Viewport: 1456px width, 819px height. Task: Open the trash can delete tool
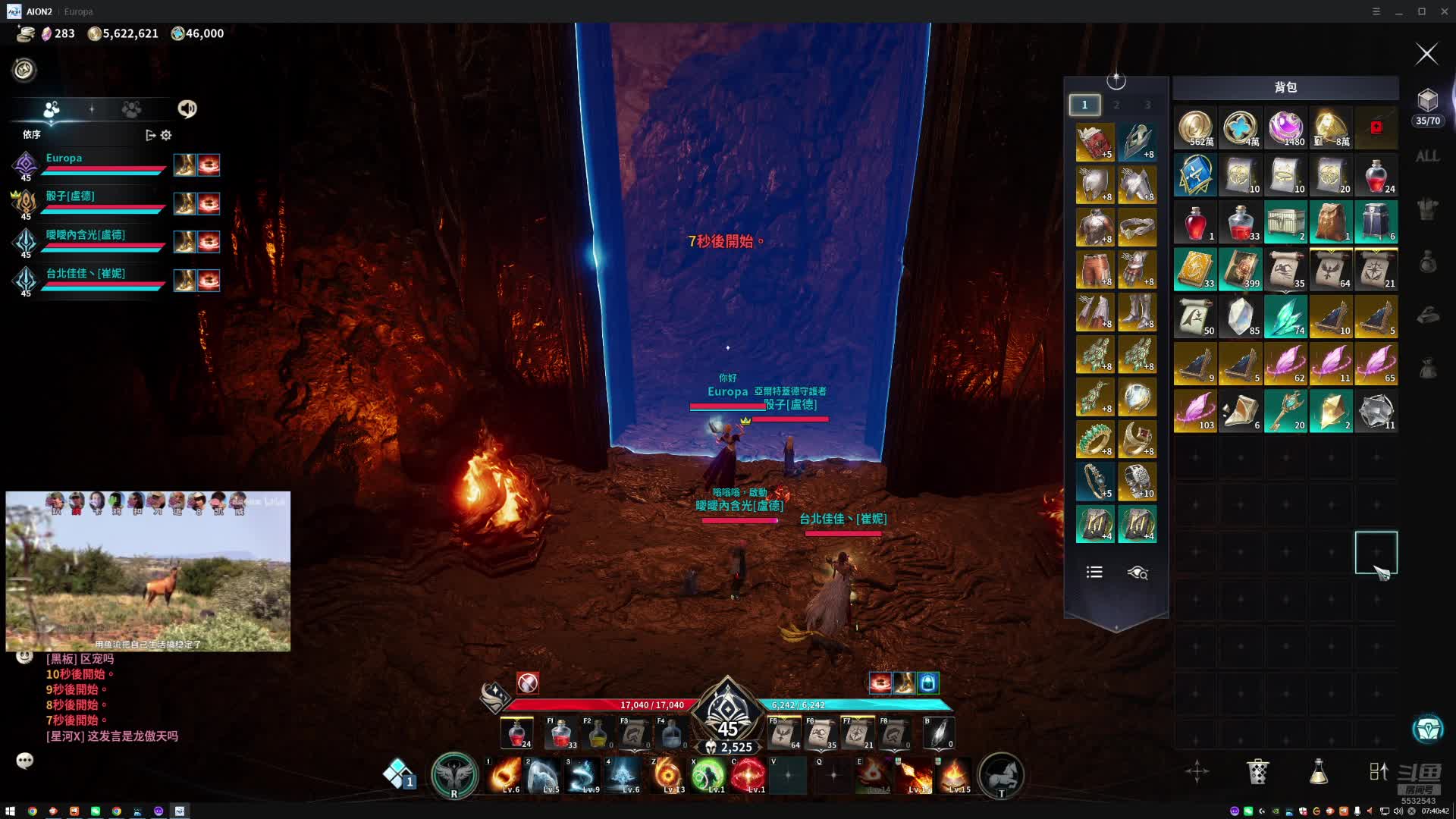click(x=1257, y=771)
